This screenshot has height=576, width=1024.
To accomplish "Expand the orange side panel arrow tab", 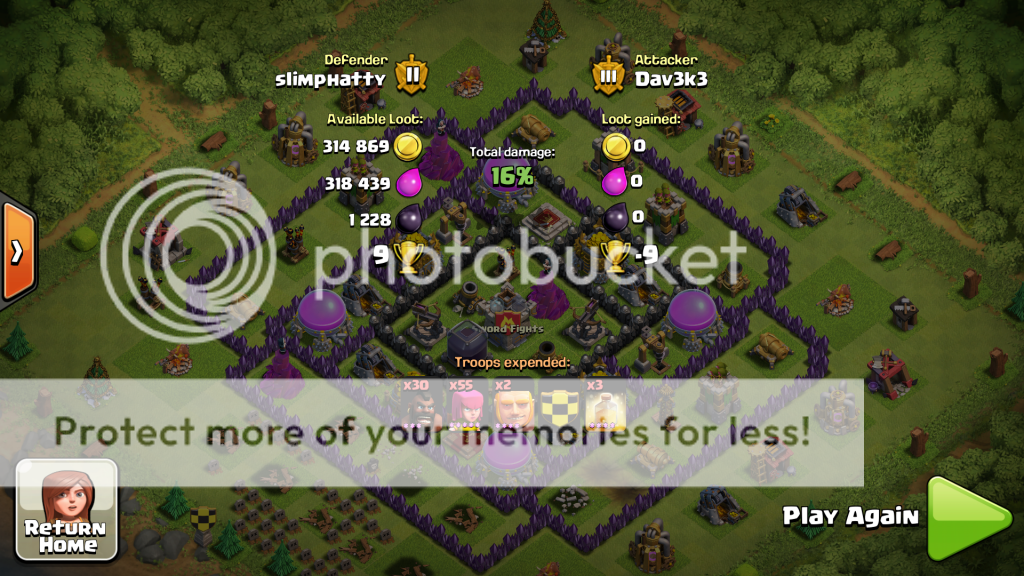I will 17,251.
